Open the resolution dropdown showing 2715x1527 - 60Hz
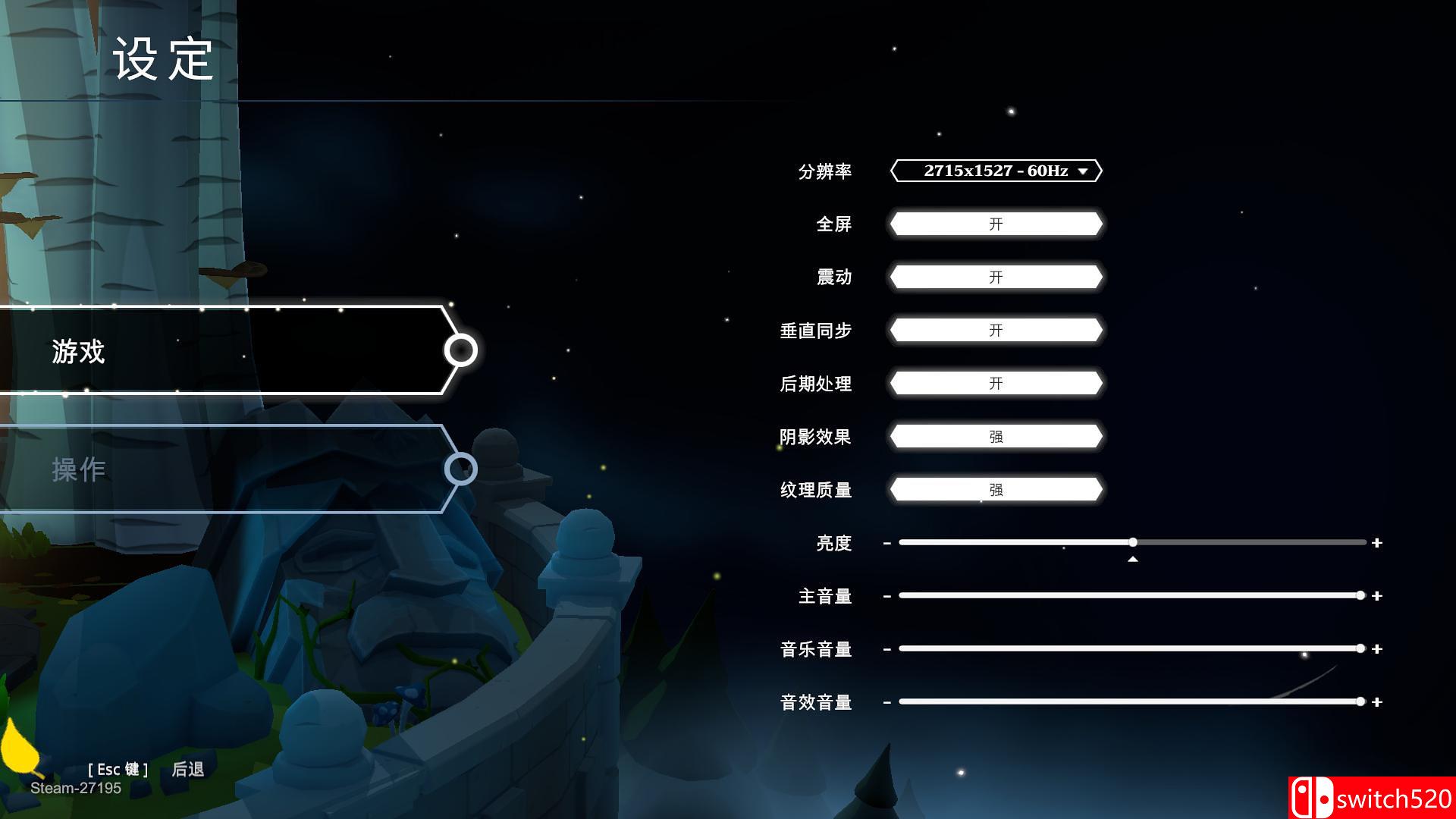Image resolution: width=1456 pixels, height=819 pixels. point(996,171)
